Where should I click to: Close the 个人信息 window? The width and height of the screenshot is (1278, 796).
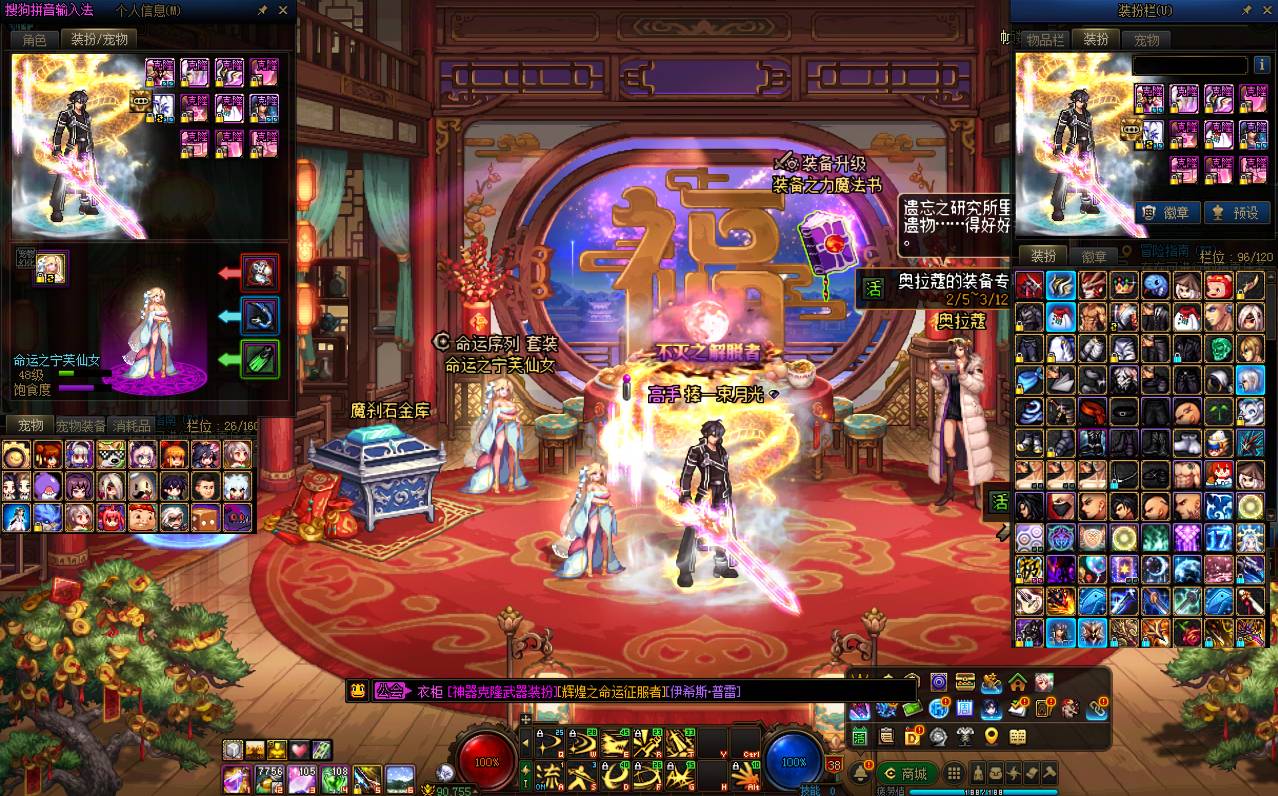283,10
